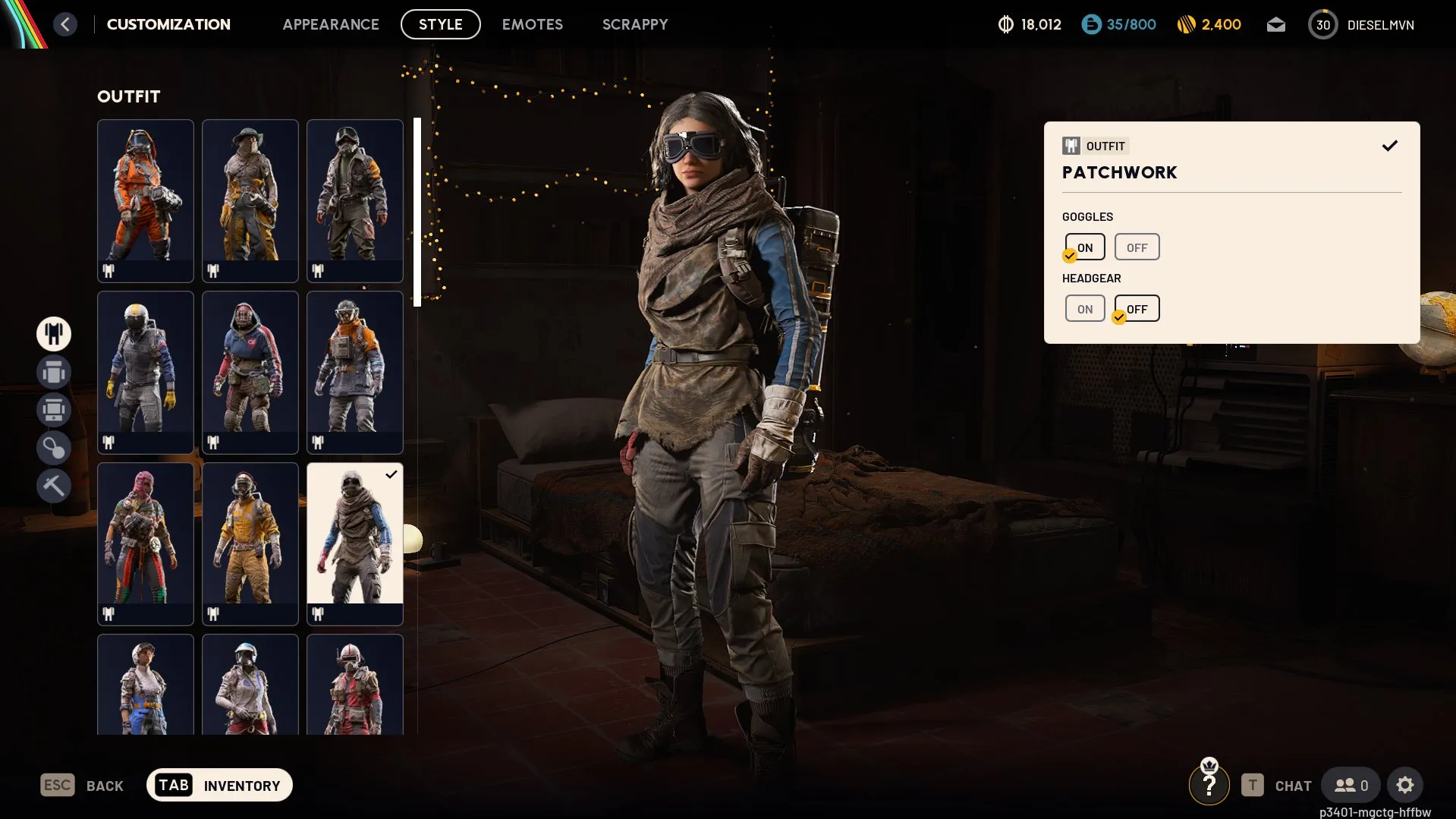Go back with the arrow button
This screenshot has width=1456, height=819.
pyautogui.click(x=65, y=24)
